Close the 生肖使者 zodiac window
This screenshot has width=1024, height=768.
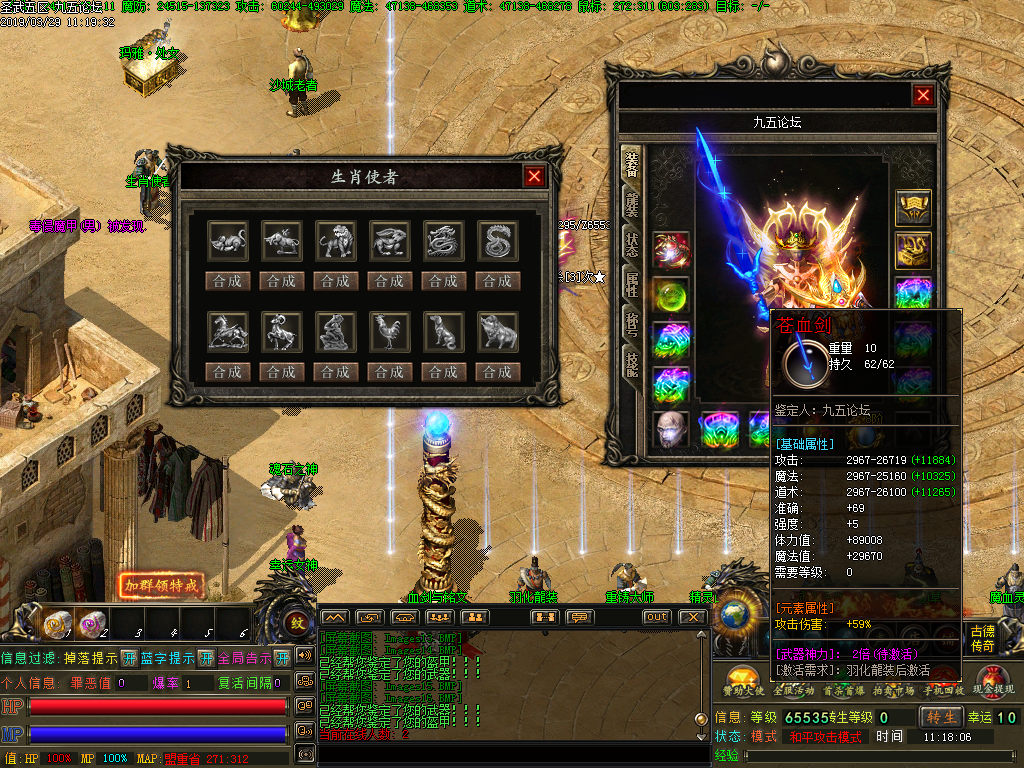coord(535,177)
